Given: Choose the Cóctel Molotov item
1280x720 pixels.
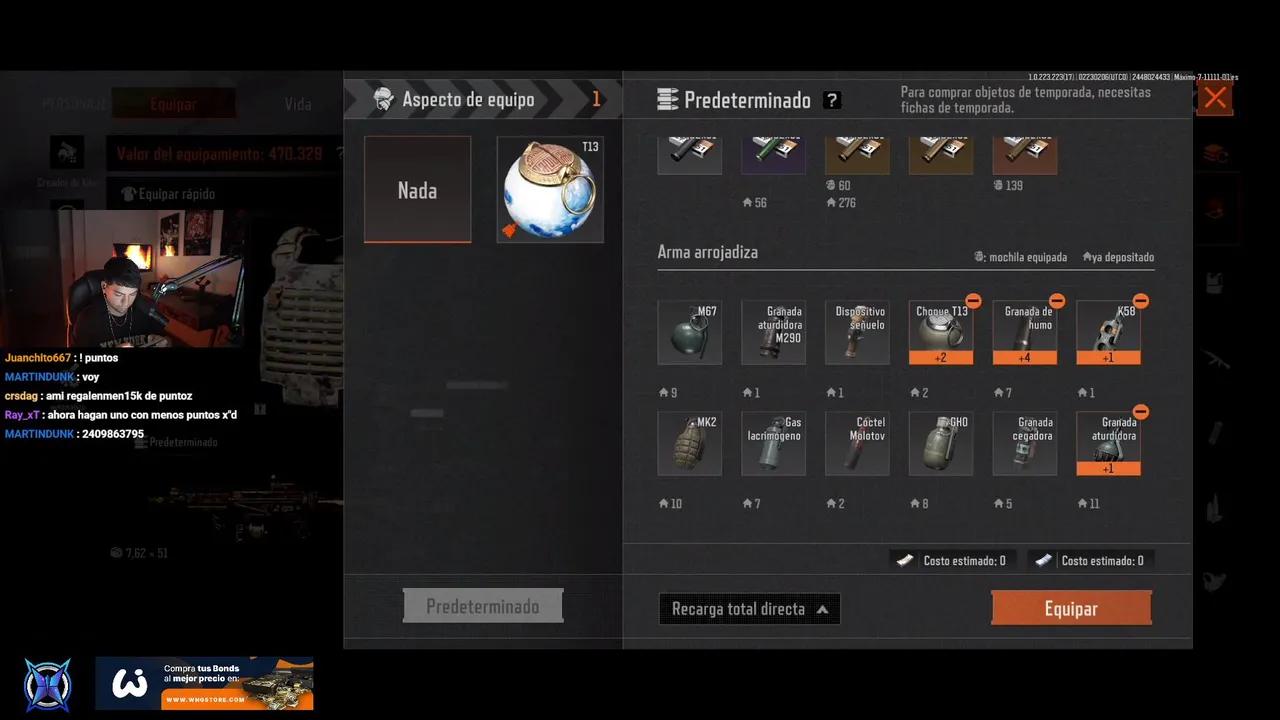Looking at the screenshot, I should click(857, 442).
